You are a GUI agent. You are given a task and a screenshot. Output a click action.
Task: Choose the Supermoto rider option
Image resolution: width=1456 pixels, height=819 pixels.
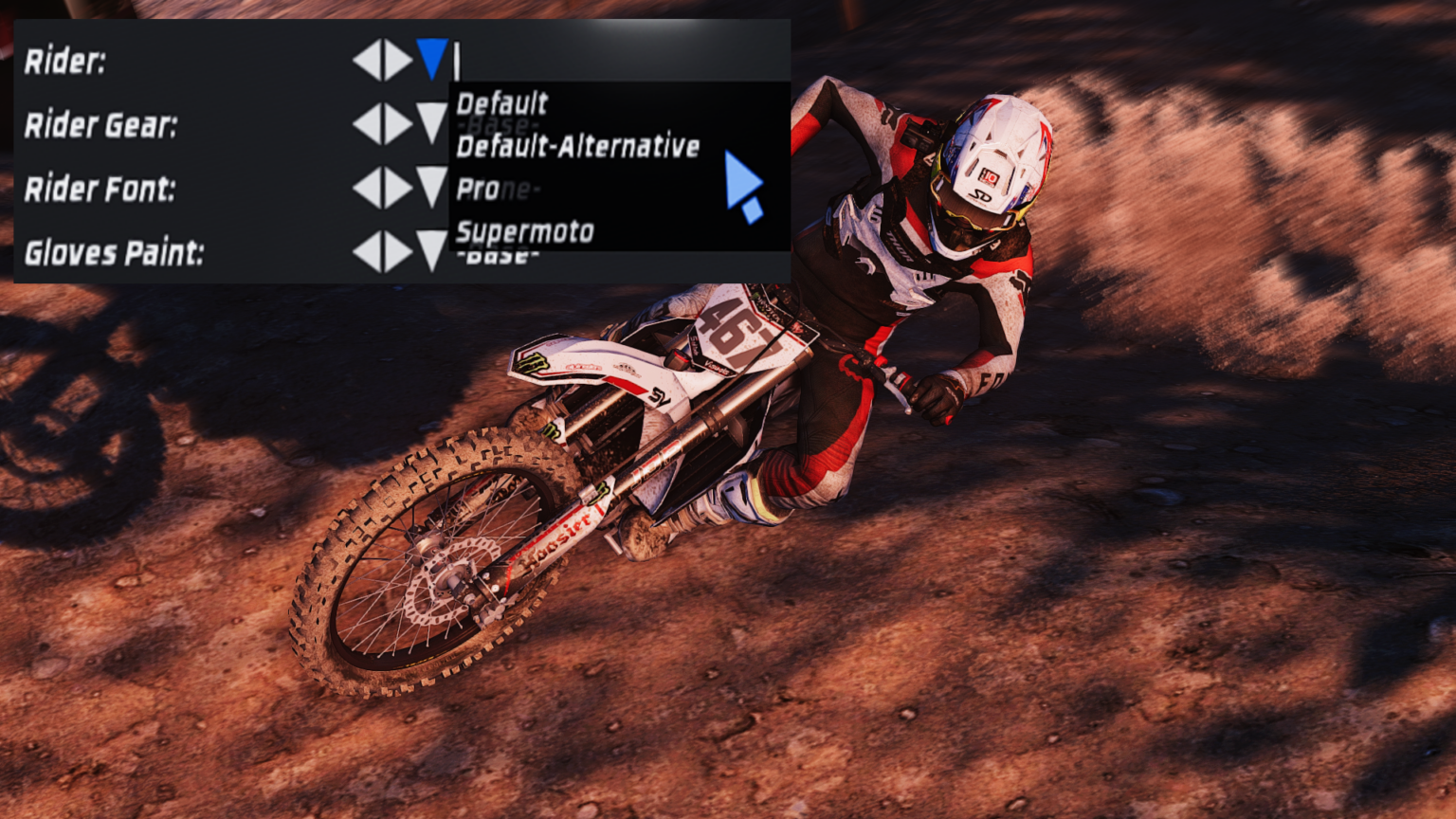click(524, 230)
